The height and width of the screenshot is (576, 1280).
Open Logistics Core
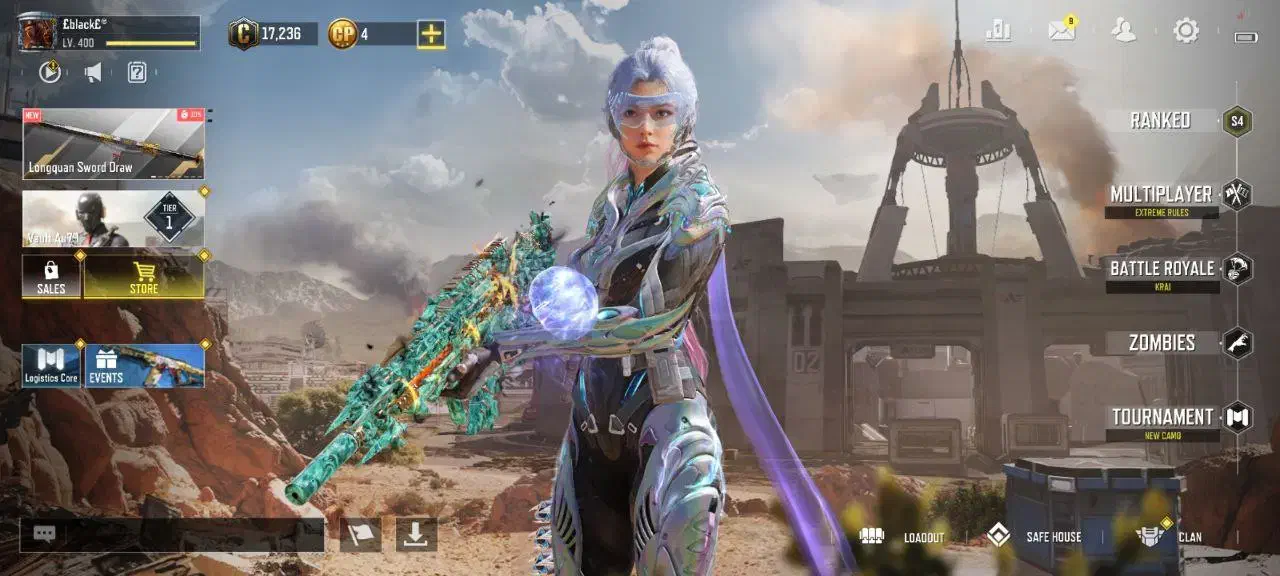(x=51, y=366)
